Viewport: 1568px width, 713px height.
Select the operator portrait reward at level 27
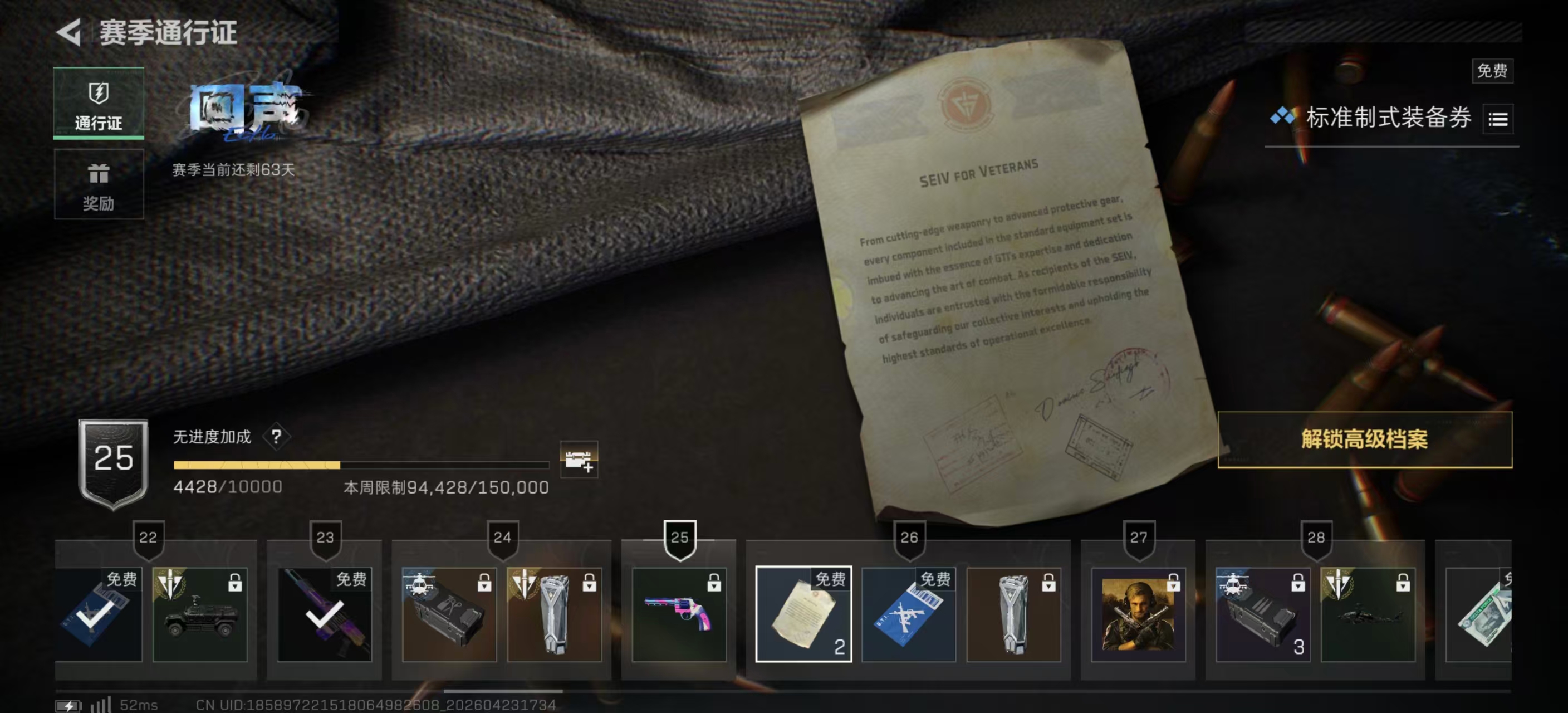pyautogui.click(x=1138, y=614)
